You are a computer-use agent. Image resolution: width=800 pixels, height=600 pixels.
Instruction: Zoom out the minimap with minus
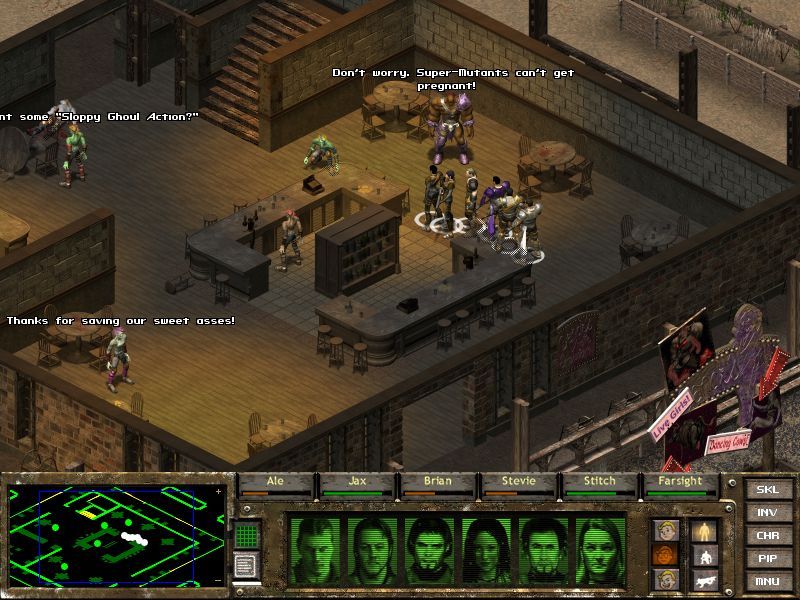pos(219,579)
